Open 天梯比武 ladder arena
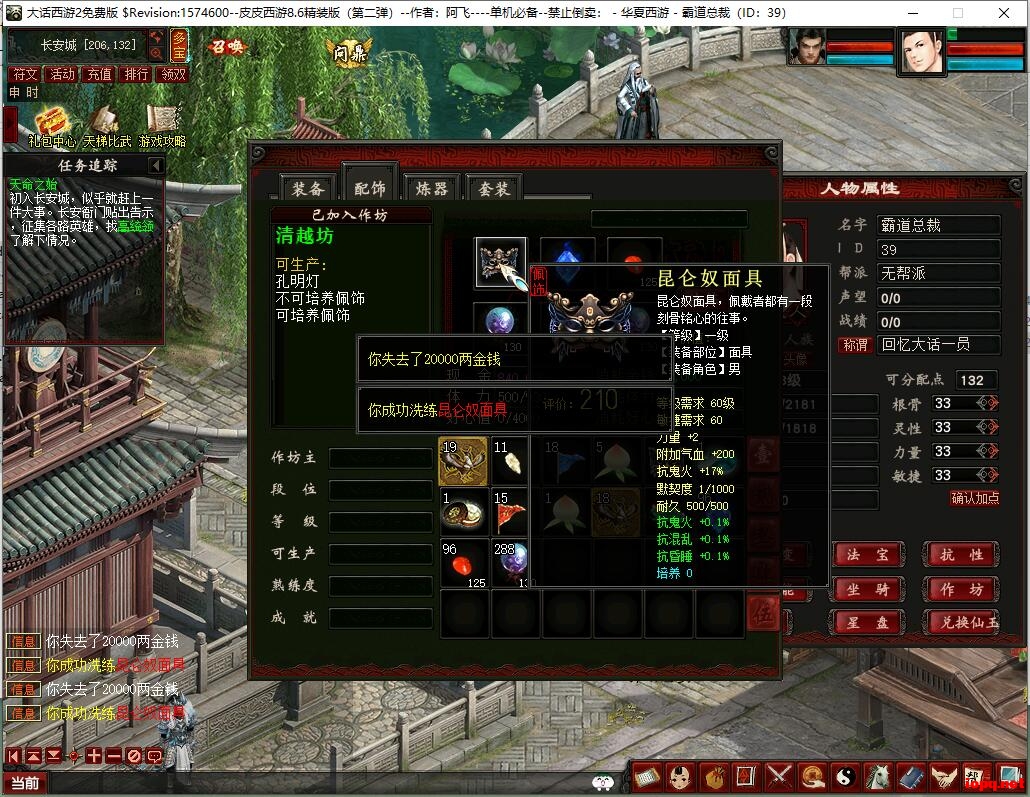 pyautogui.click(x=108, y=124)
